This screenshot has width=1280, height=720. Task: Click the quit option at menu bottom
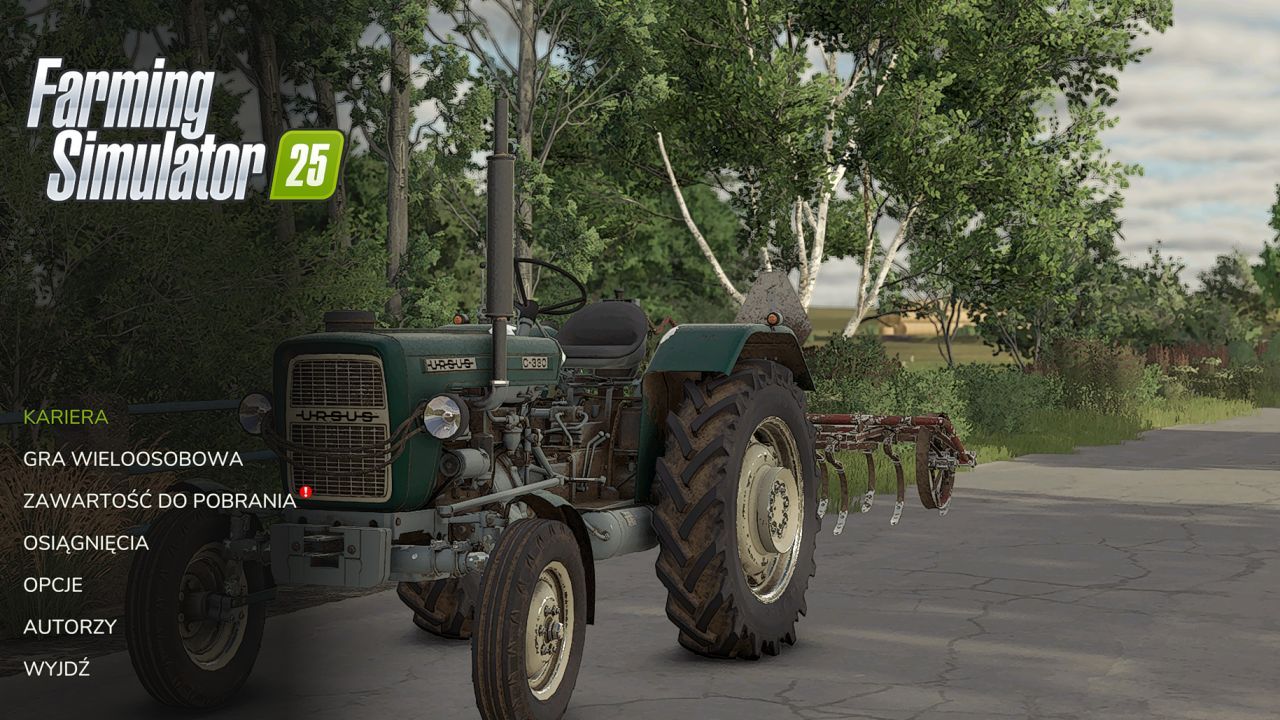point(56,670)
